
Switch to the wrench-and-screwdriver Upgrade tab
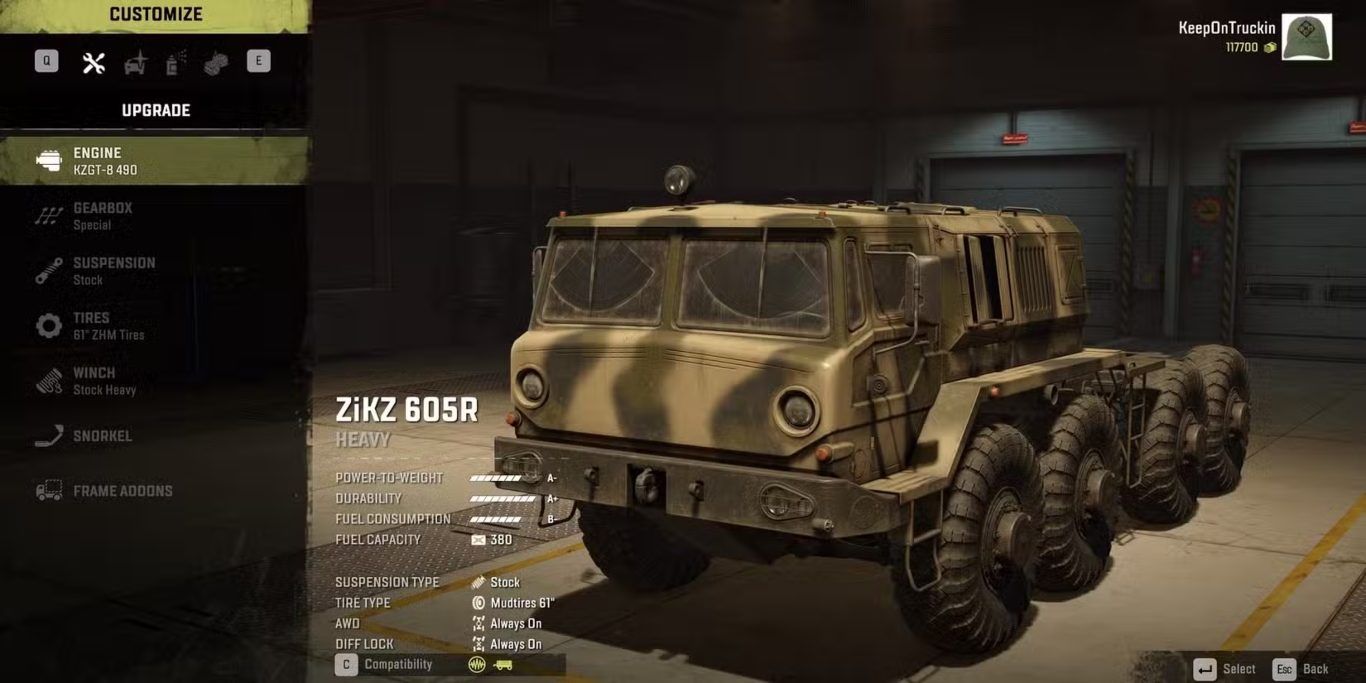coord(94,63)
